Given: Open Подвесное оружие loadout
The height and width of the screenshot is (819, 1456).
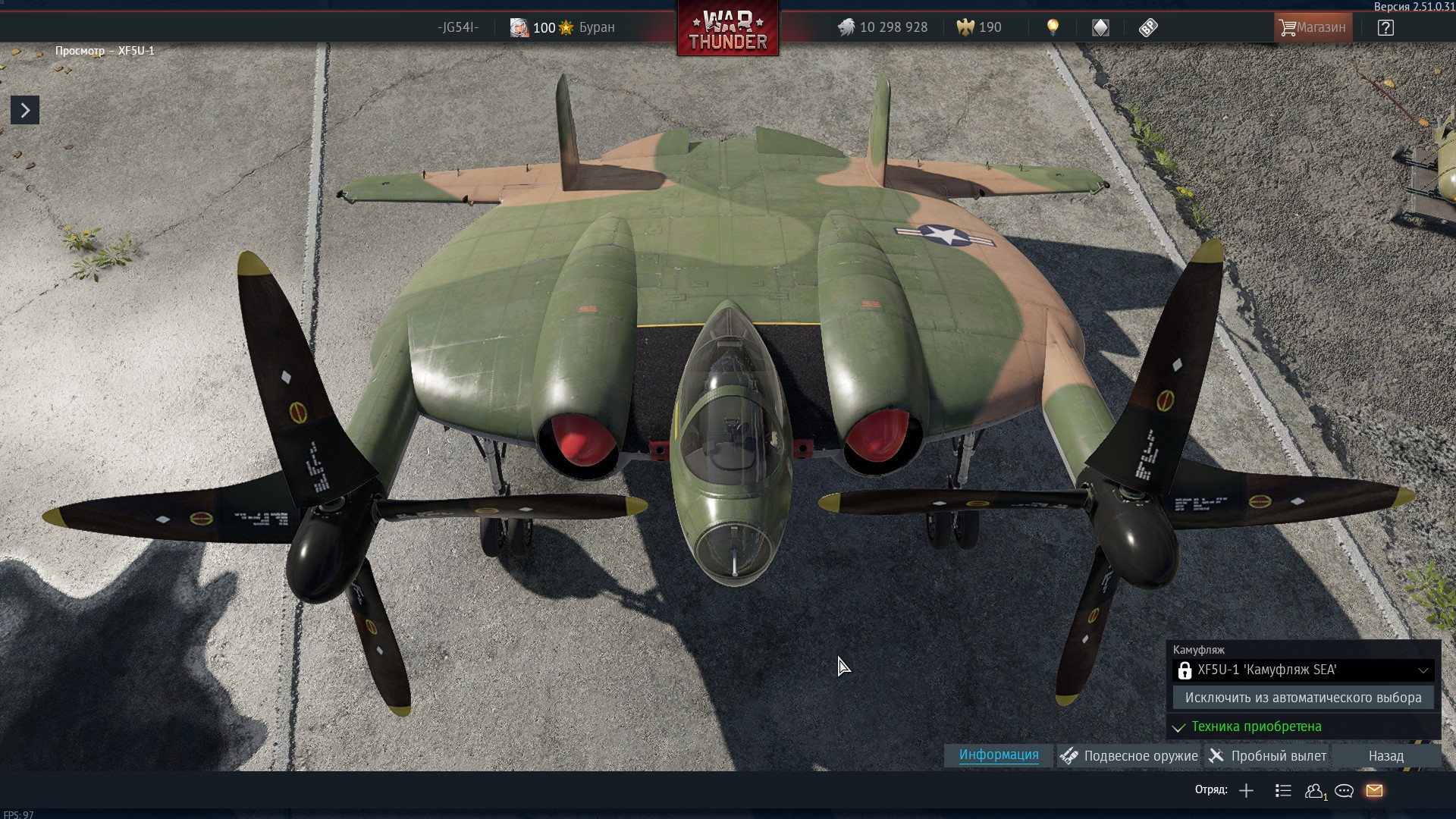Looking at the screenshot, I should [1130, 756].
